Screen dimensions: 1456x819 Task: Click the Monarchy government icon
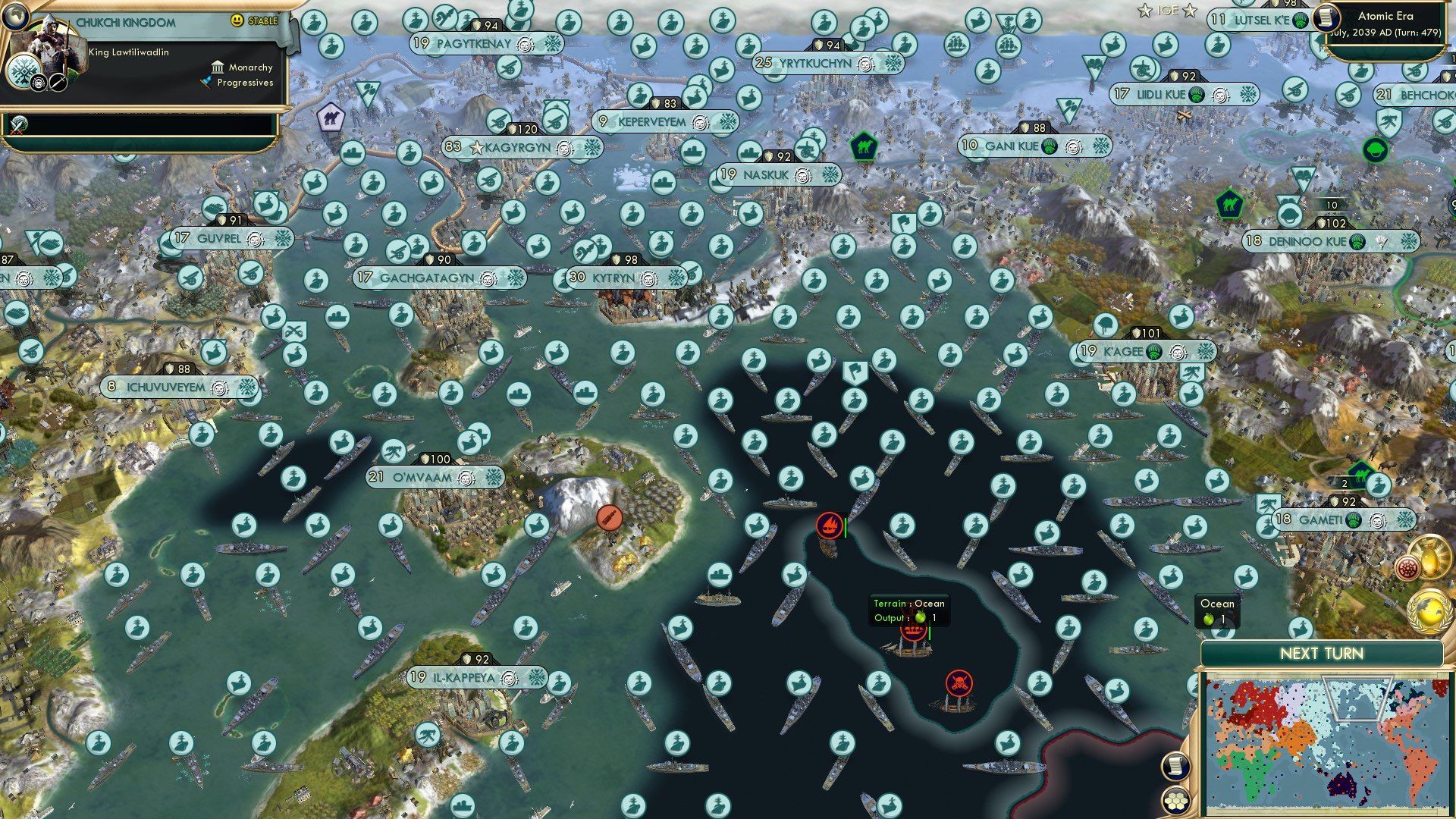point(218,68)
